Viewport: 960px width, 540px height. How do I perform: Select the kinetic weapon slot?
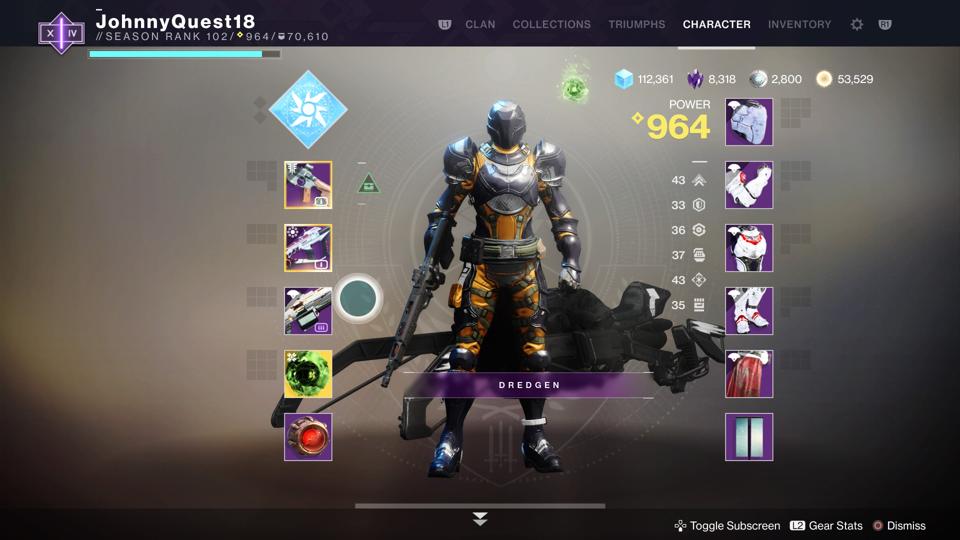point(308,185)
